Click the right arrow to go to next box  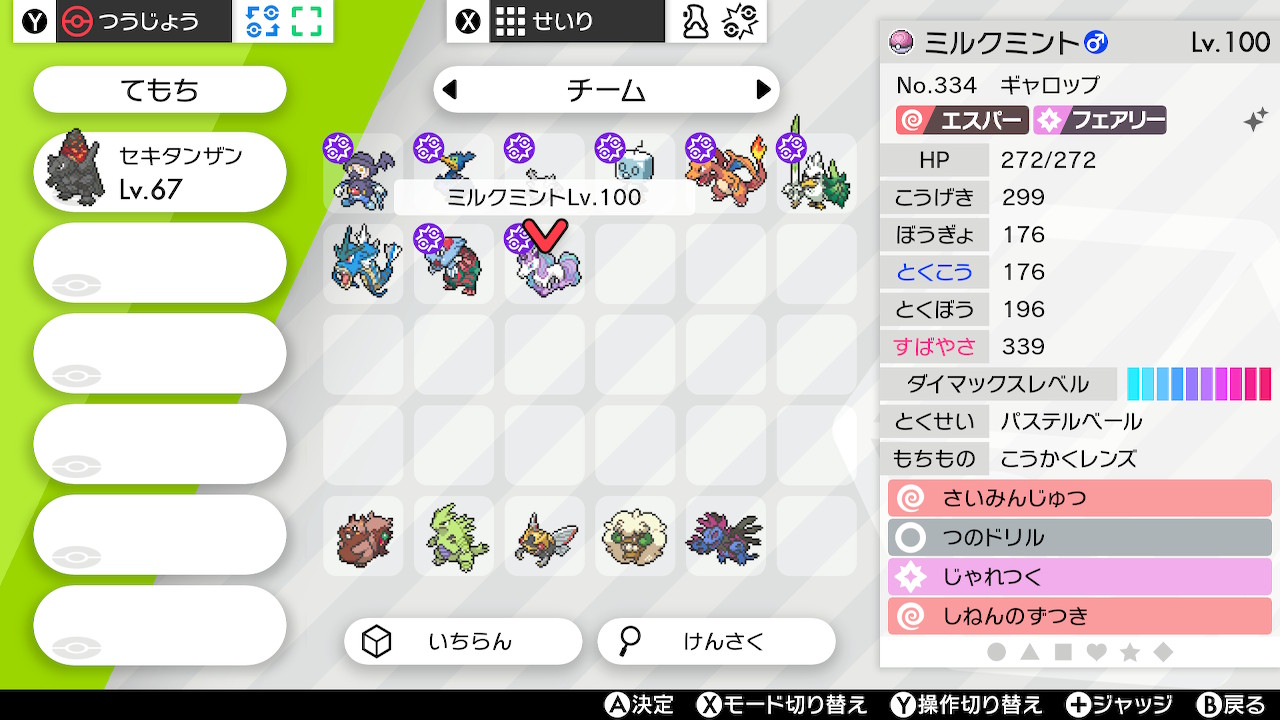pos(761,89)
